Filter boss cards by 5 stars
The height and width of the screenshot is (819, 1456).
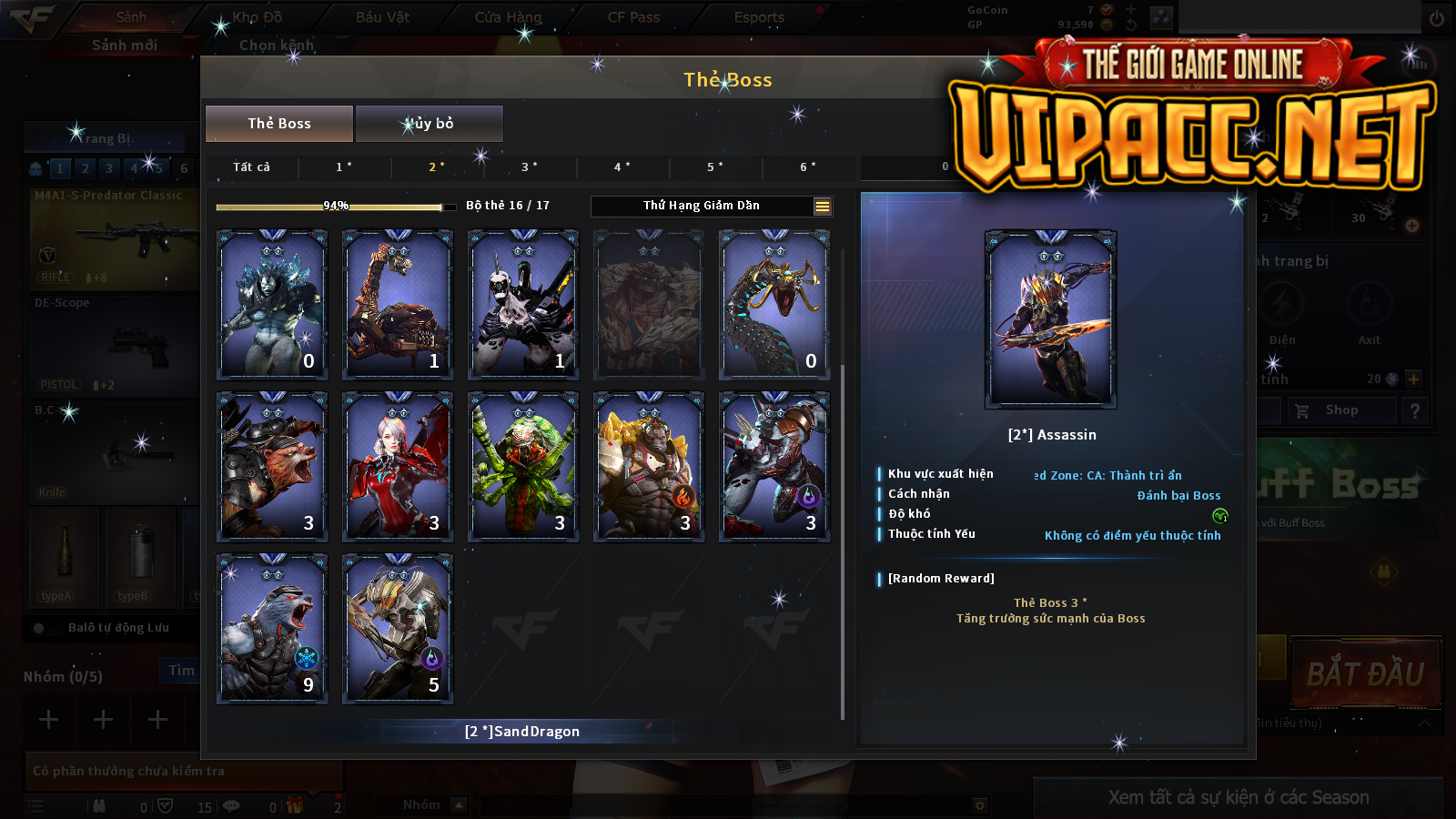coord(715,167)
